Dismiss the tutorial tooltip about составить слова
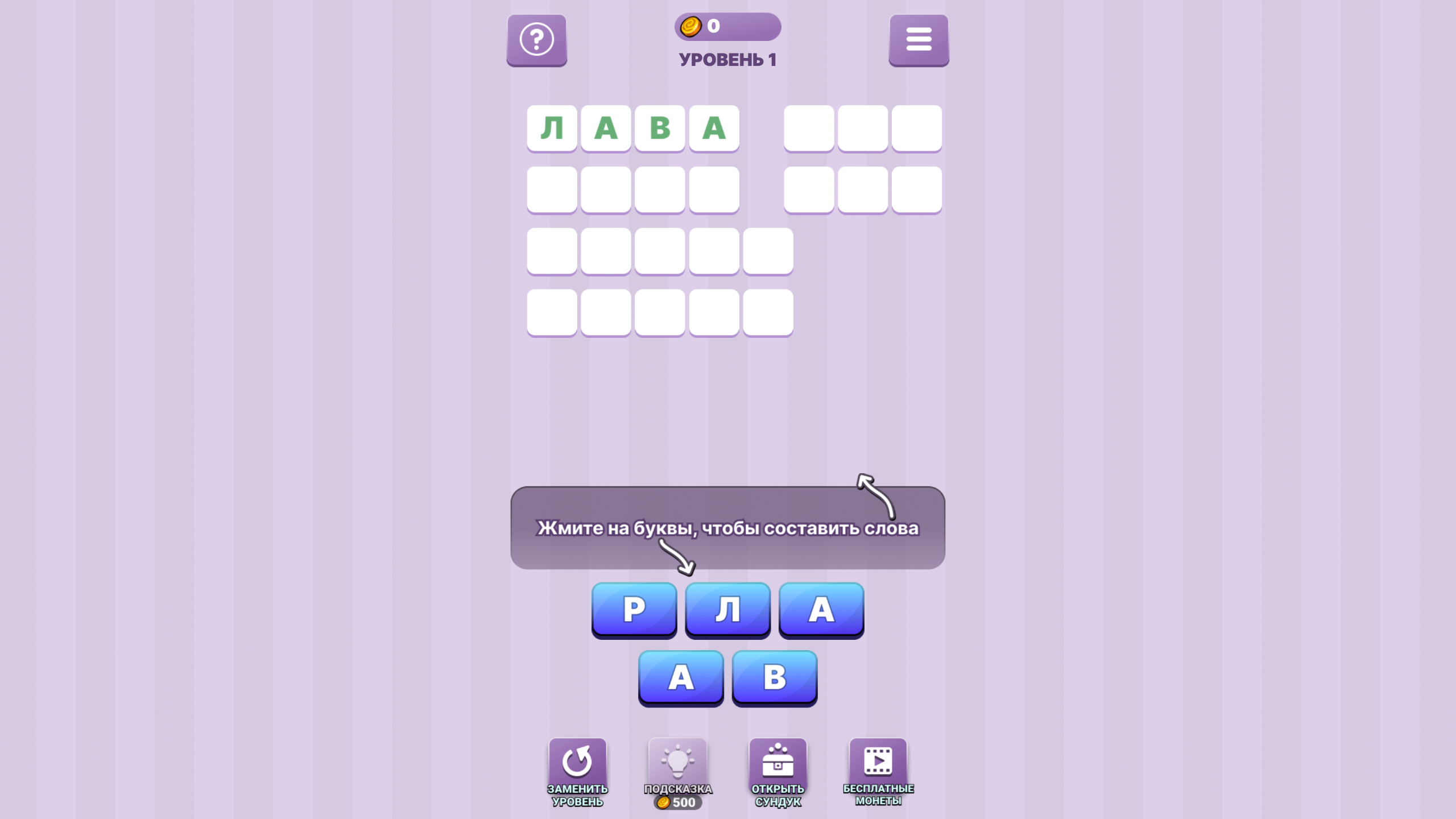 coord(727,528)
